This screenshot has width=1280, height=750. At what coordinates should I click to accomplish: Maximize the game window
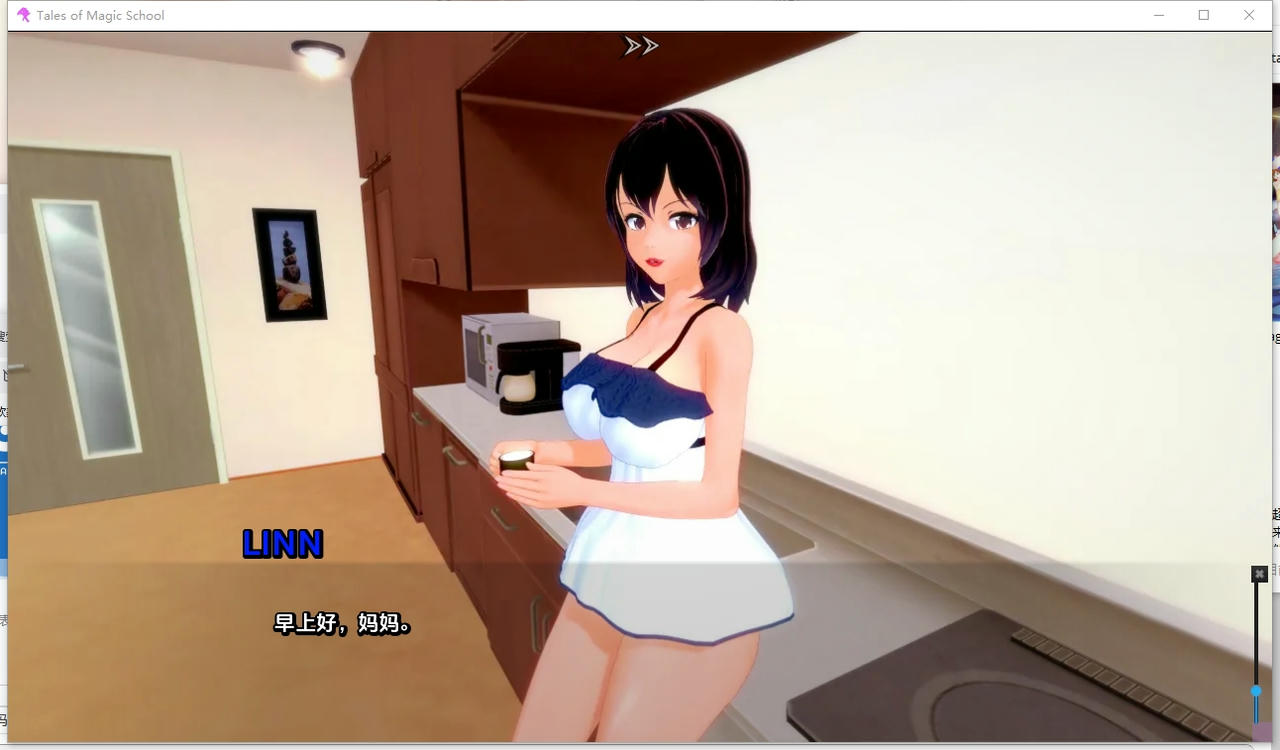pyautogui.click(x=1203, y=15)
